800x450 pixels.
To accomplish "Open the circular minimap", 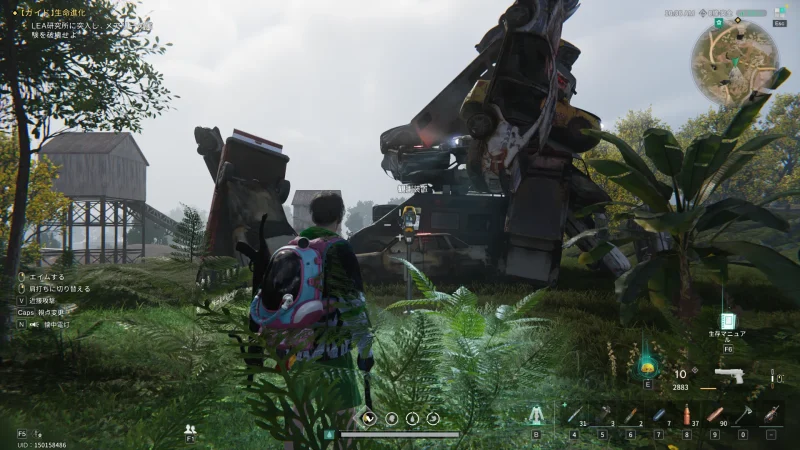I will point(735,62).
